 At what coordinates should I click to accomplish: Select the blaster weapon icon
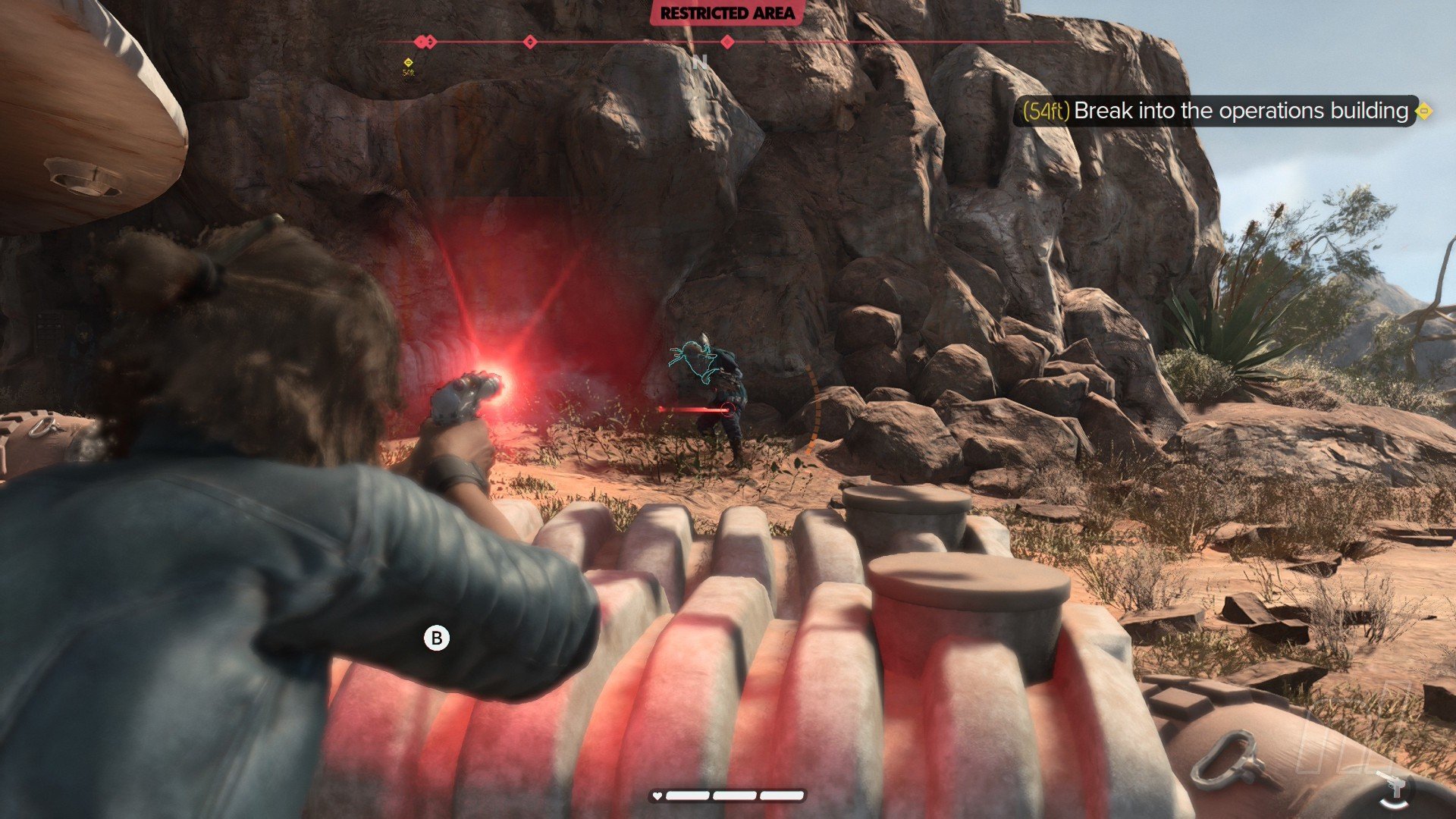pyautogui.click(x=1394, y=788)
